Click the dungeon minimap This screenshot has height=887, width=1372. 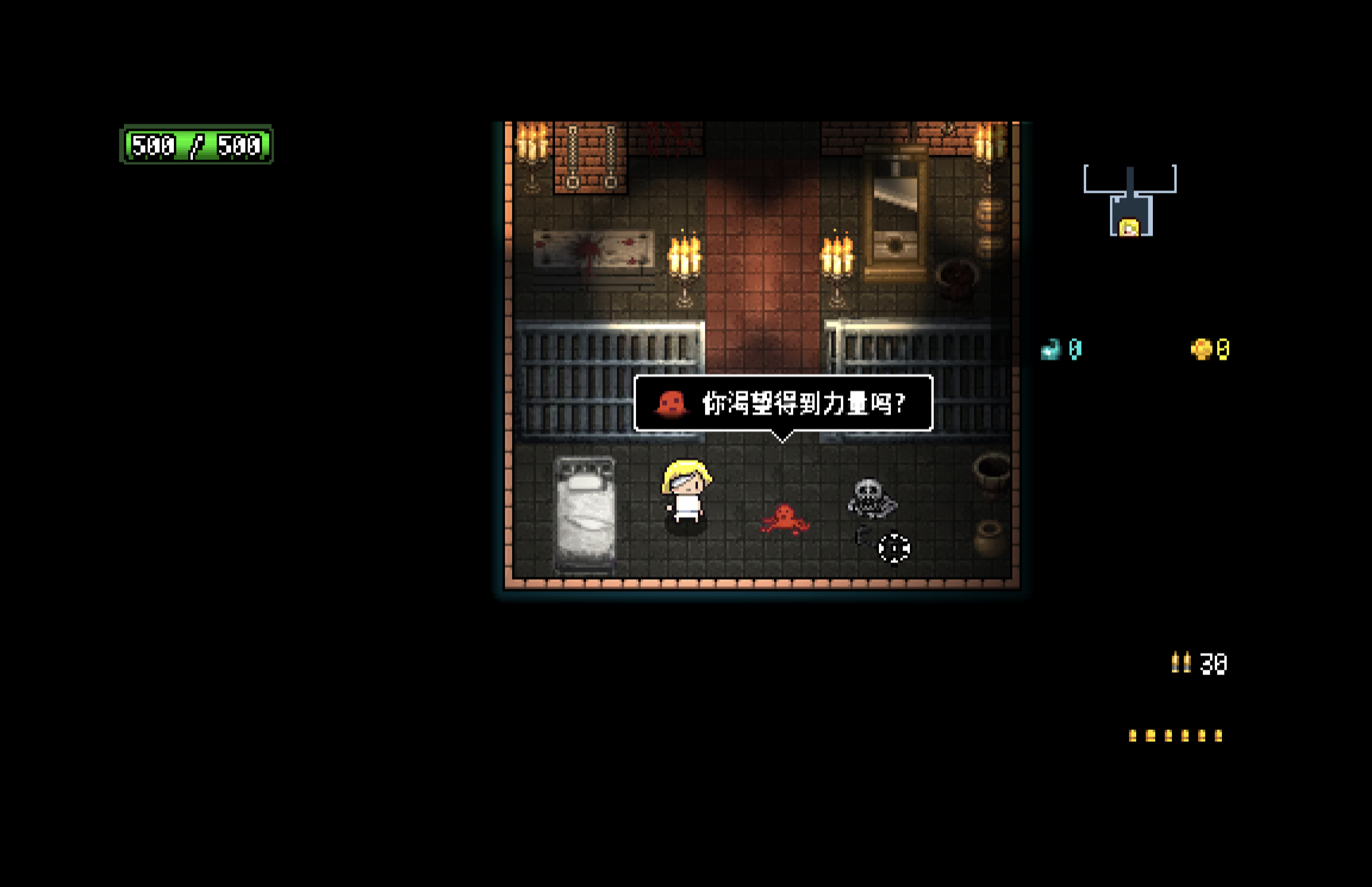[1129, 201]
